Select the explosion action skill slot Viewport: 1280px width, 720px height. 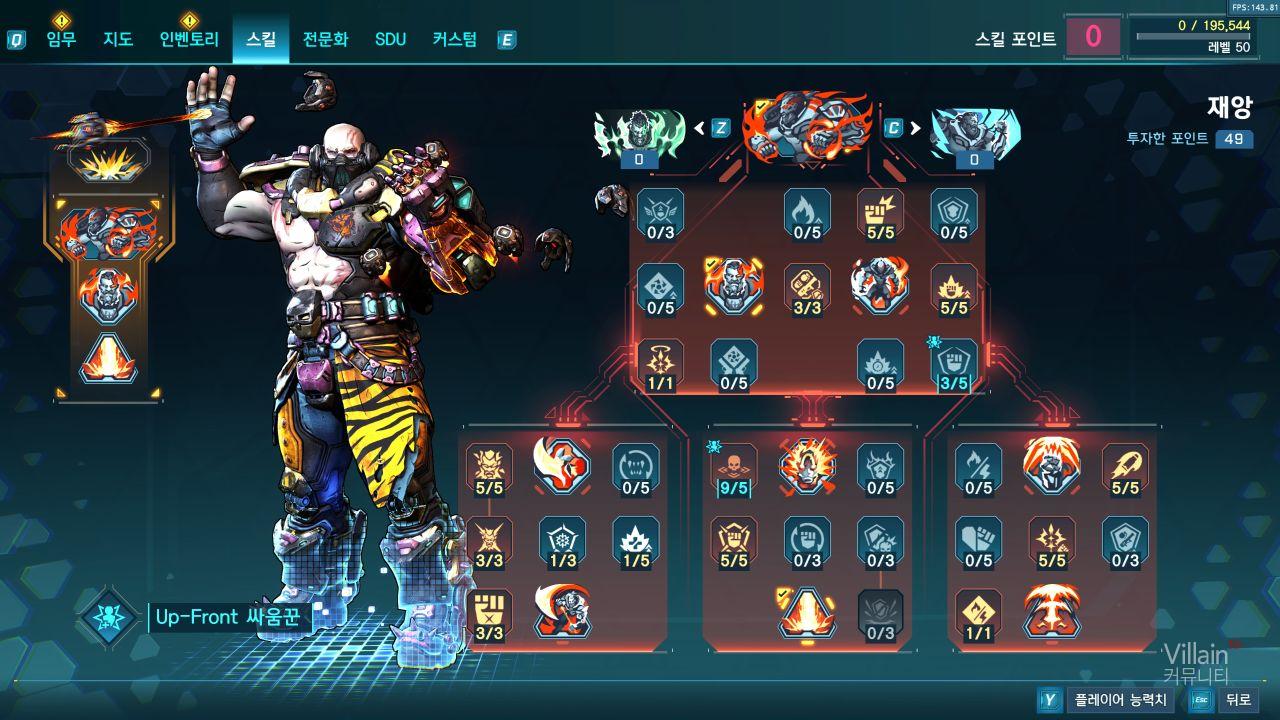point(108,160)
